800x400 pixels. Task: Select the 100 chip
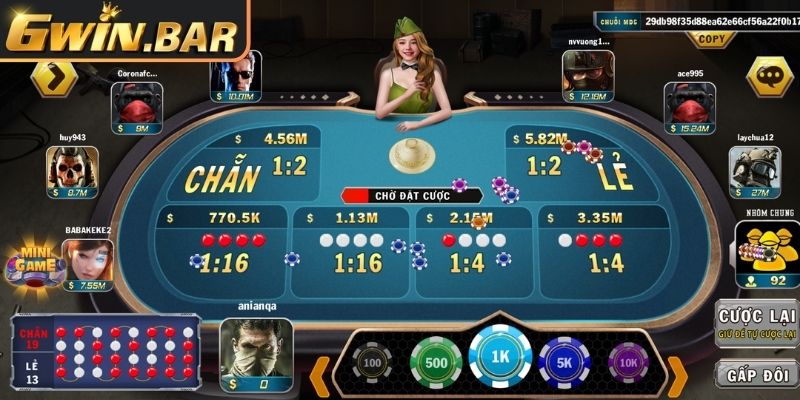coord(372,362)
